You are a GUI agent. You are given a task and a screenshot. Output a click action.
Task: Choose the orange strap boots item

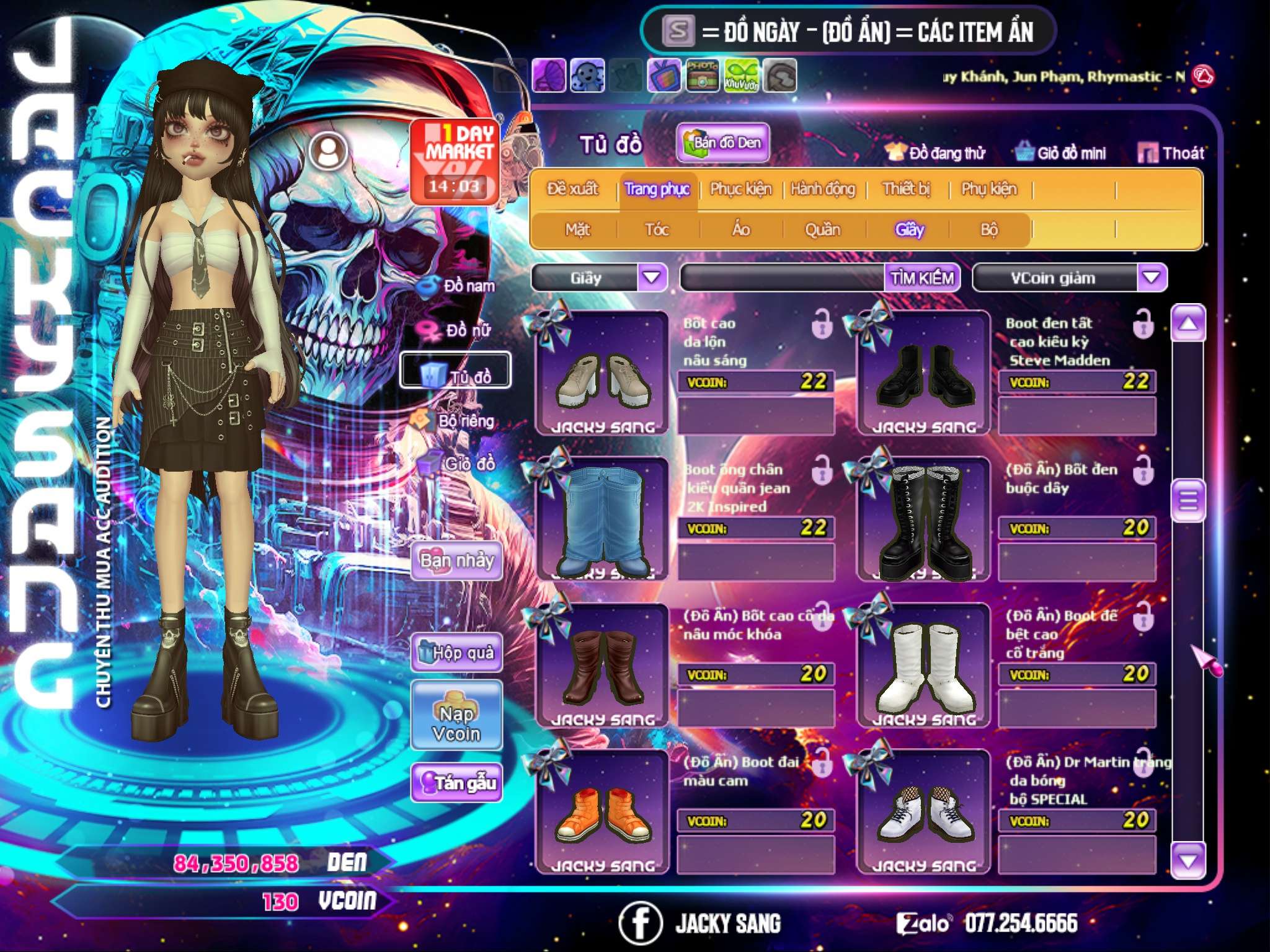coord(602,812)
